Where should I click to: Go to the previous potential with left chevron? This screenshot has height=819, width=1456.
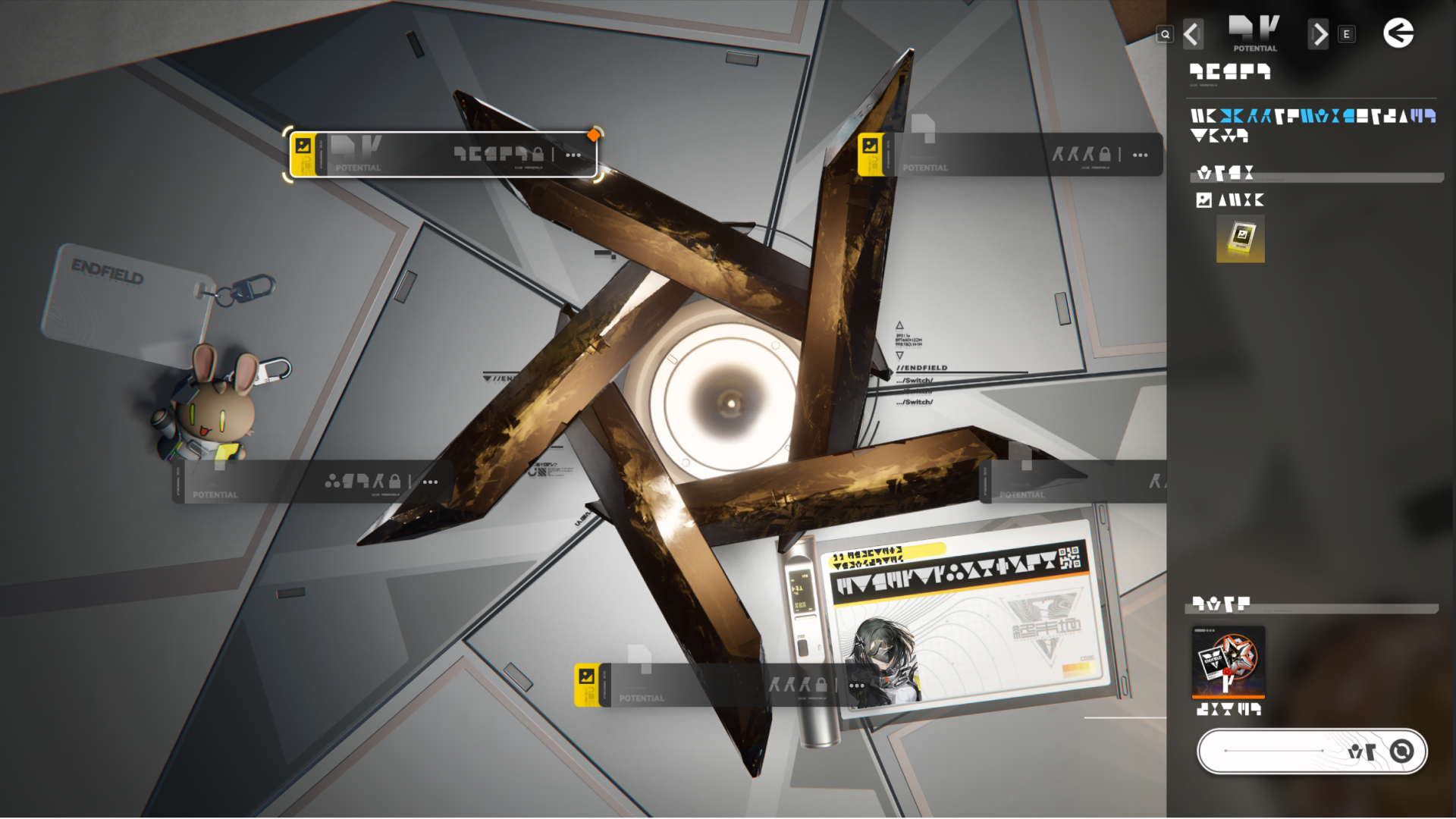[x=1193, y=34]
